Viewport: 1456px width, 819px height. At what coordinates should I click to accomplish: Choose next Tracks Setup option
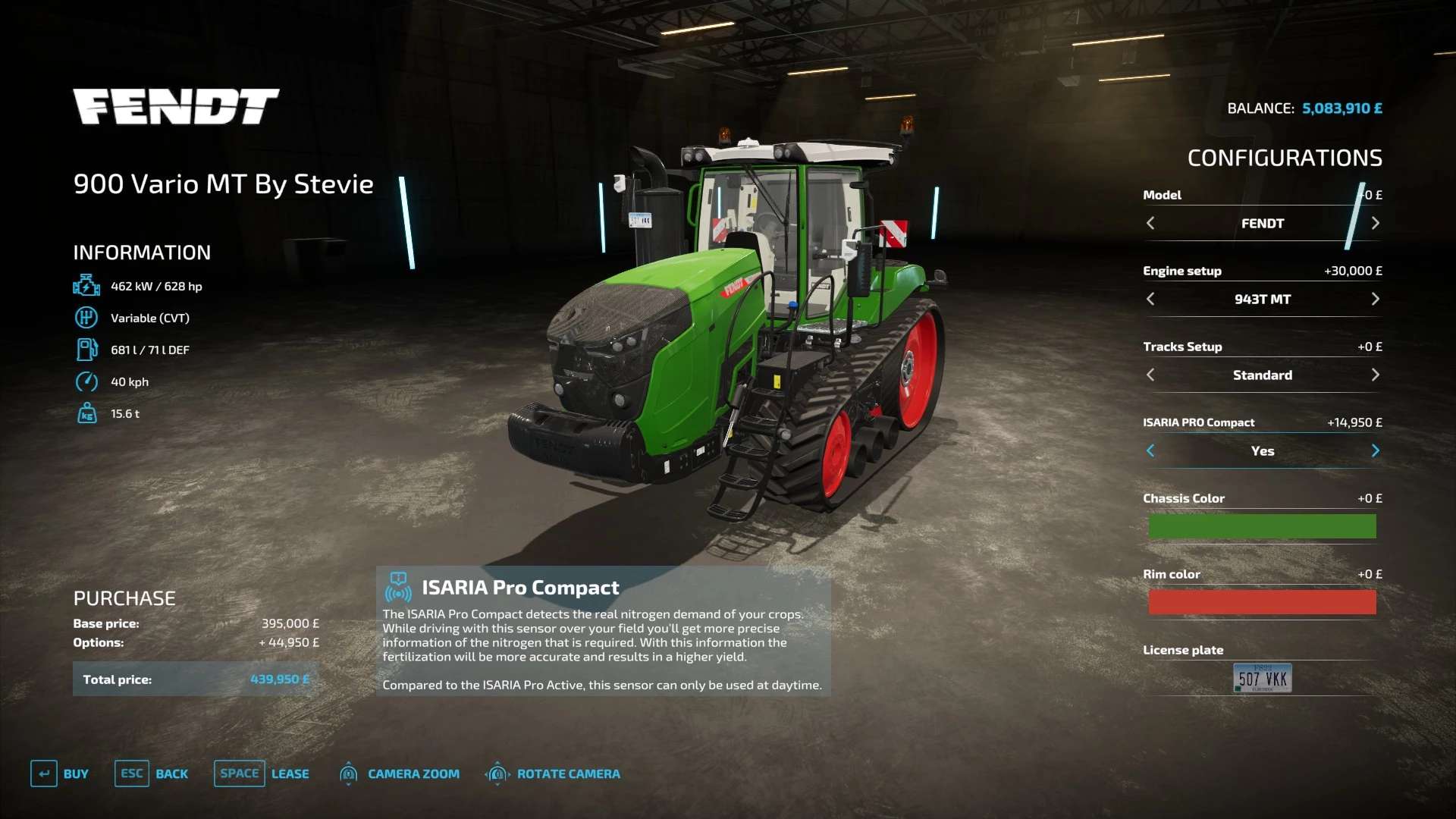coord(1375,375)
